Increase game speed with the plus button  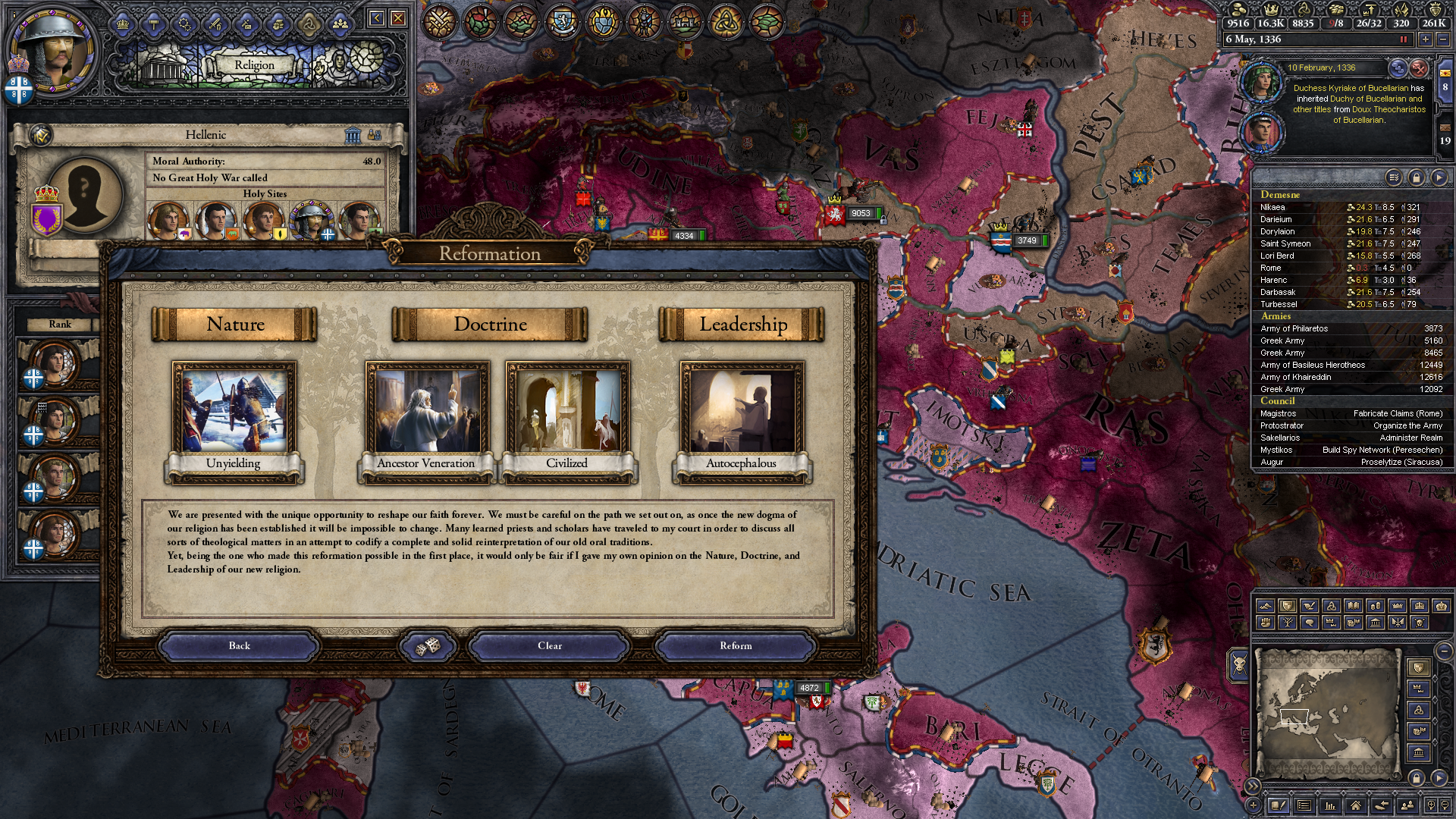(x=1426, y=39)
